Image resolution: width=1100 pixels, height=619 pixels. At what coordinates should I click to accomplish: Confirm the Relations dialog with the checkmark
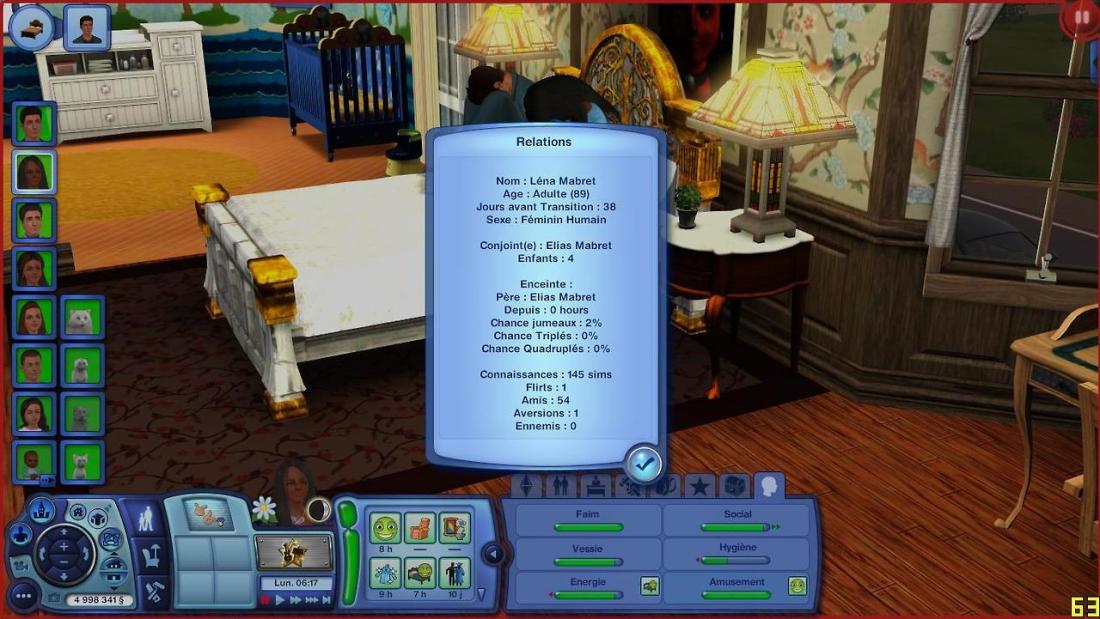click(643, 463)
